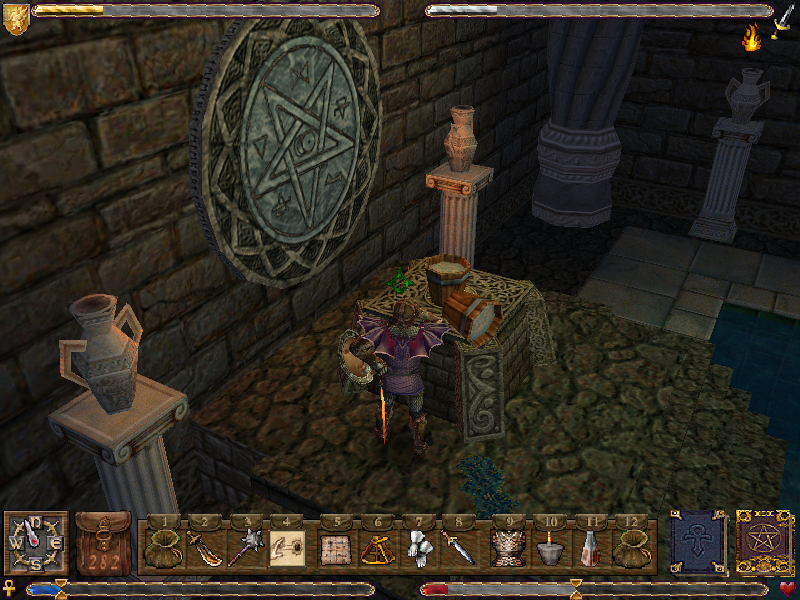Open the pentagram spellbook
The height and width of the screenshot is (600, 800).
pyautogui.click(x=764, y=543)
